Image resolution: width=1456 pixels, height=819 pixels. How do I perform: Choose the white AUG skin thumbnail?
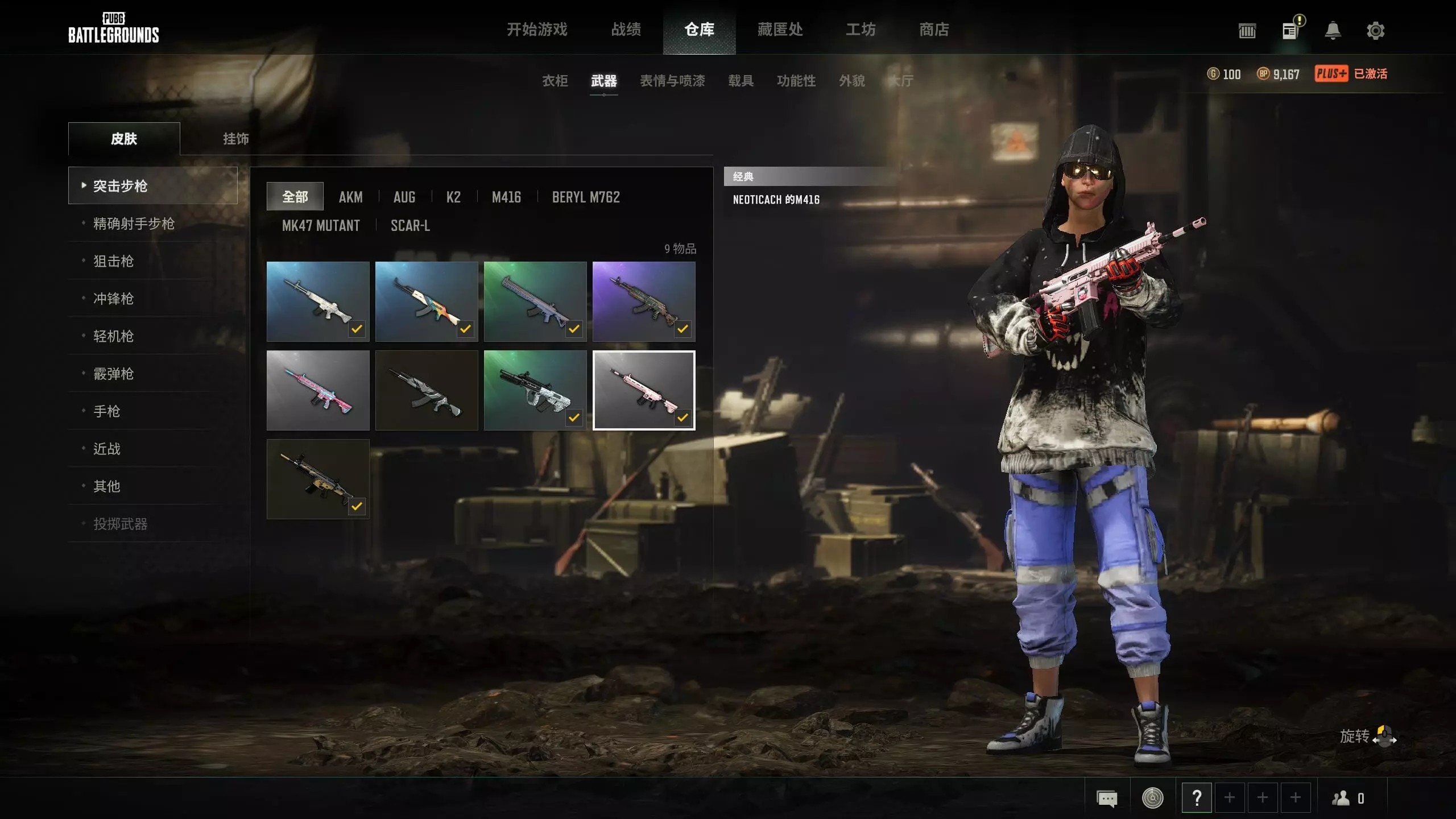pos(535,390)
